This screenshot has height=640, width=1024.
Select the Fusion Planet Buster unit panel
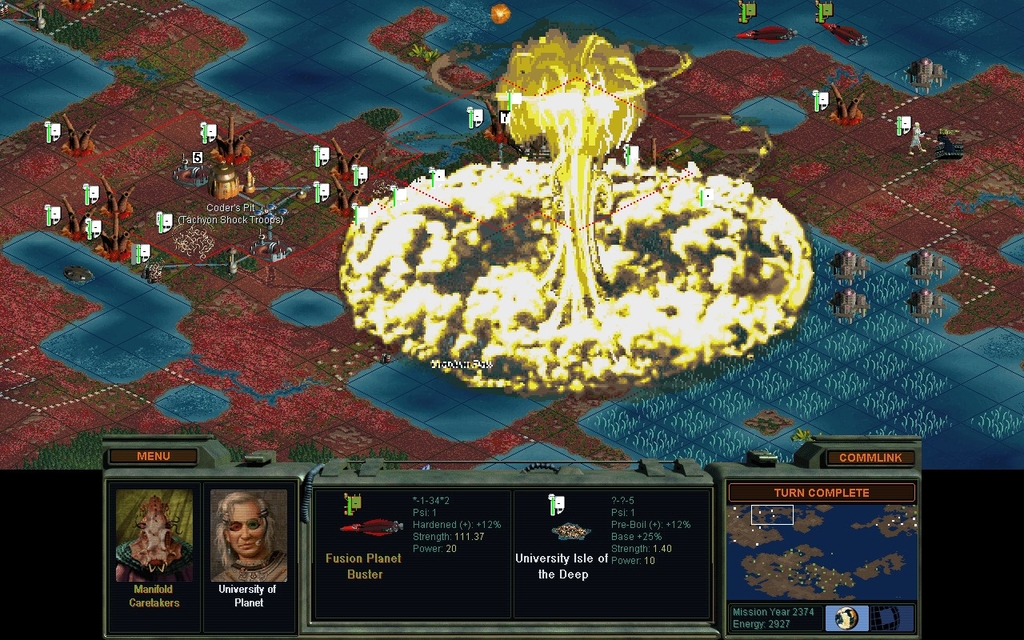tap(412, 553)
